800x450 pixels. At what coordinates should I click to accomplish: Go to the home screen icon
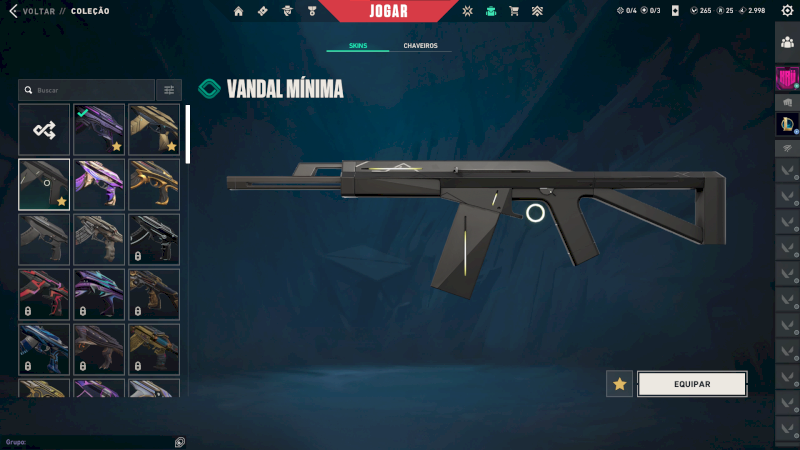tap(238, 12)
